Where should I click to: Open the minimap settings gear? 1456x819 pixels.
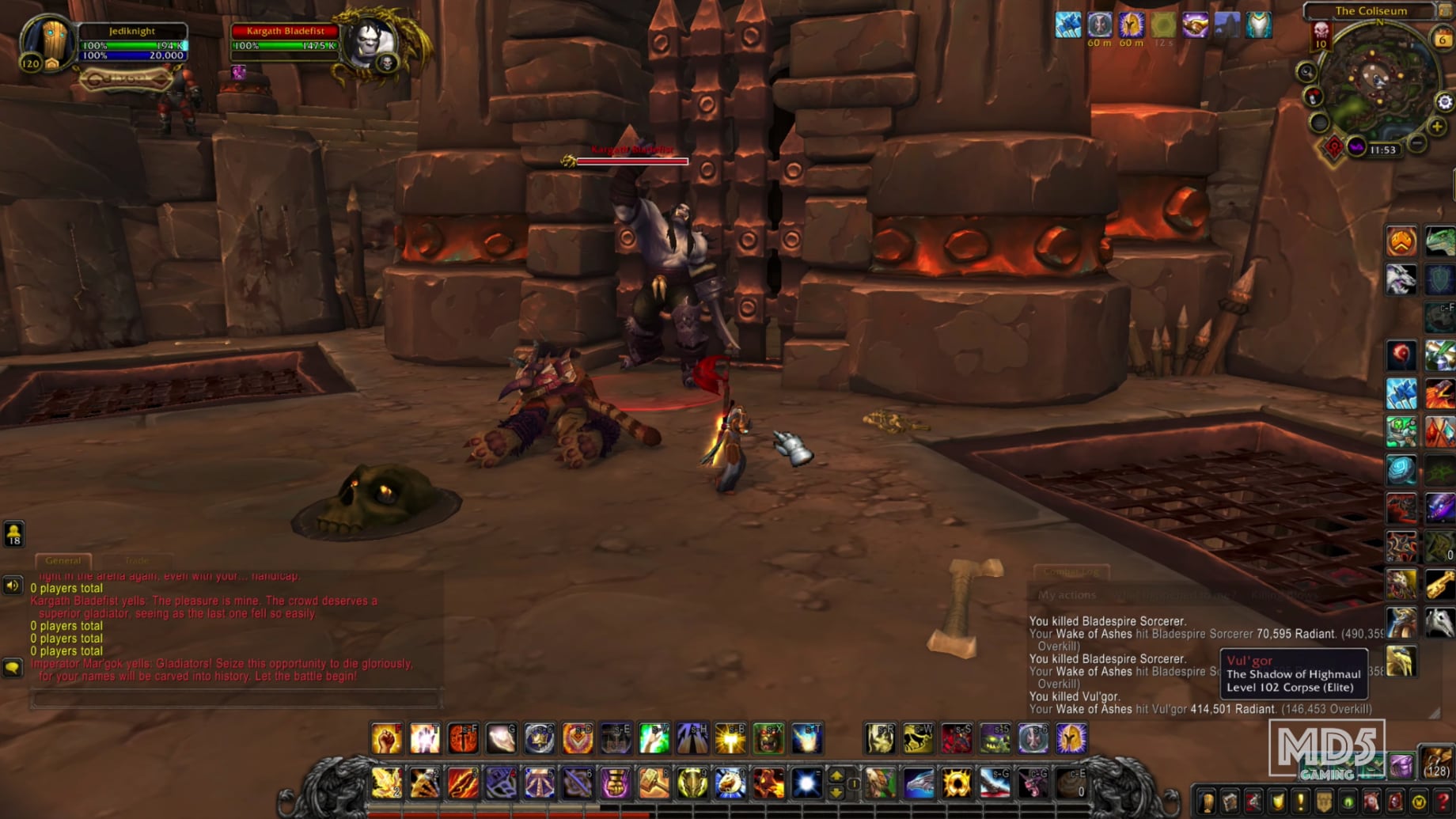tap(1444, 101)
